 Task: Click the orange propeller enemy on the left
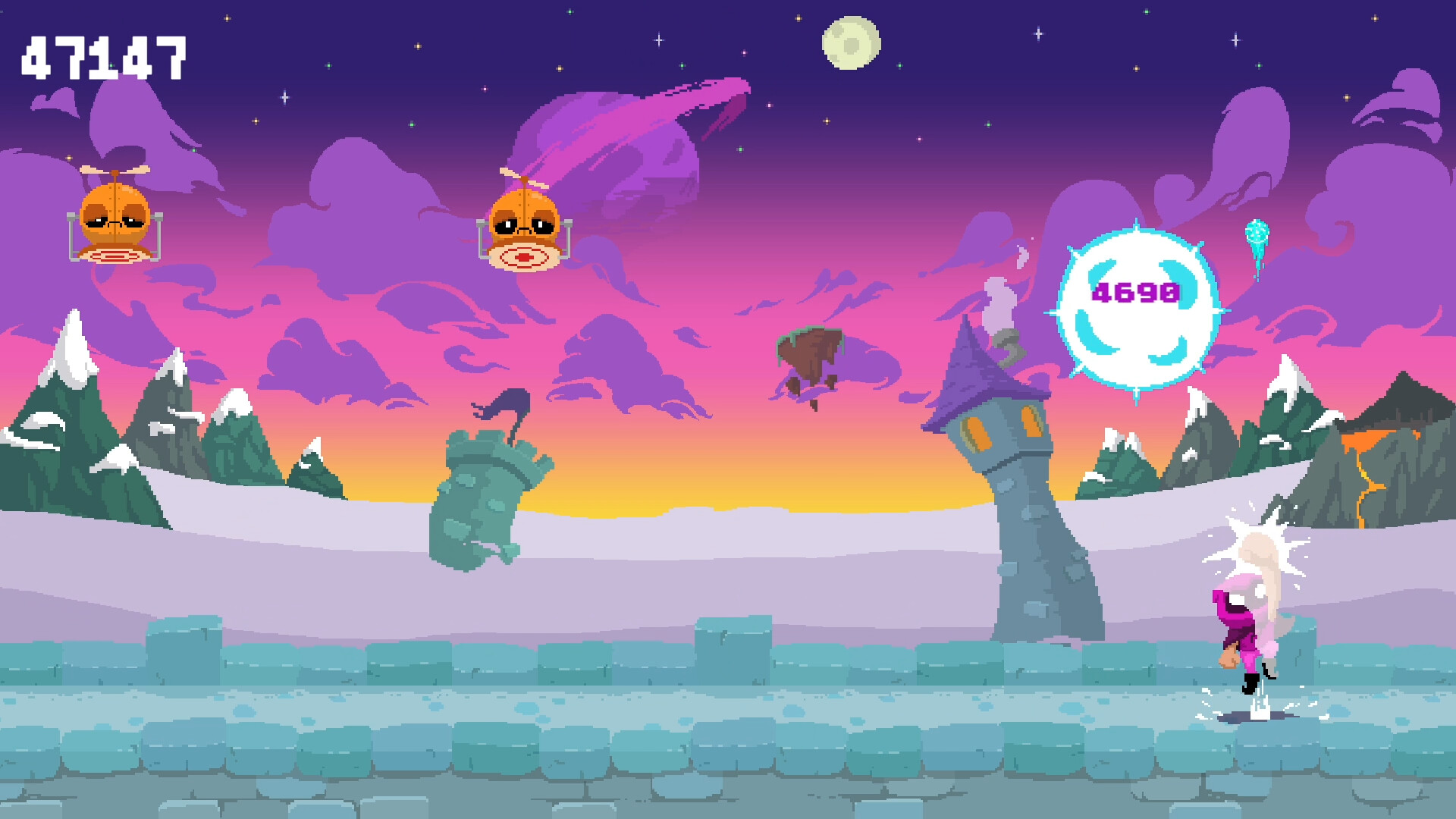pyautogui.click(x=114, y=216)
